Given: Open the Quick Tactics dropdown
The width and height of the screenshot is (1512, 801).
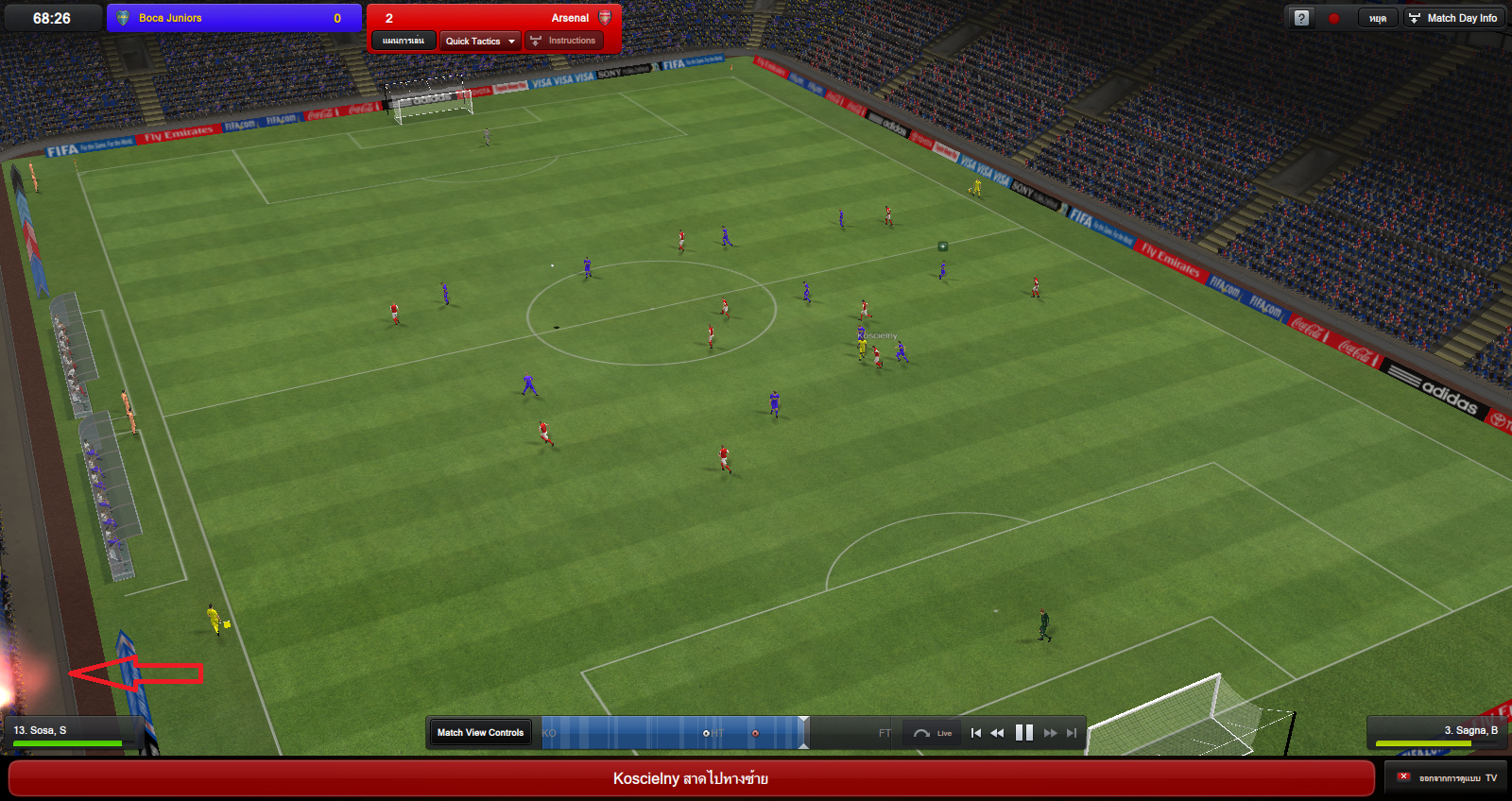Looking at the screenshot, I should (x=480, y=41).
